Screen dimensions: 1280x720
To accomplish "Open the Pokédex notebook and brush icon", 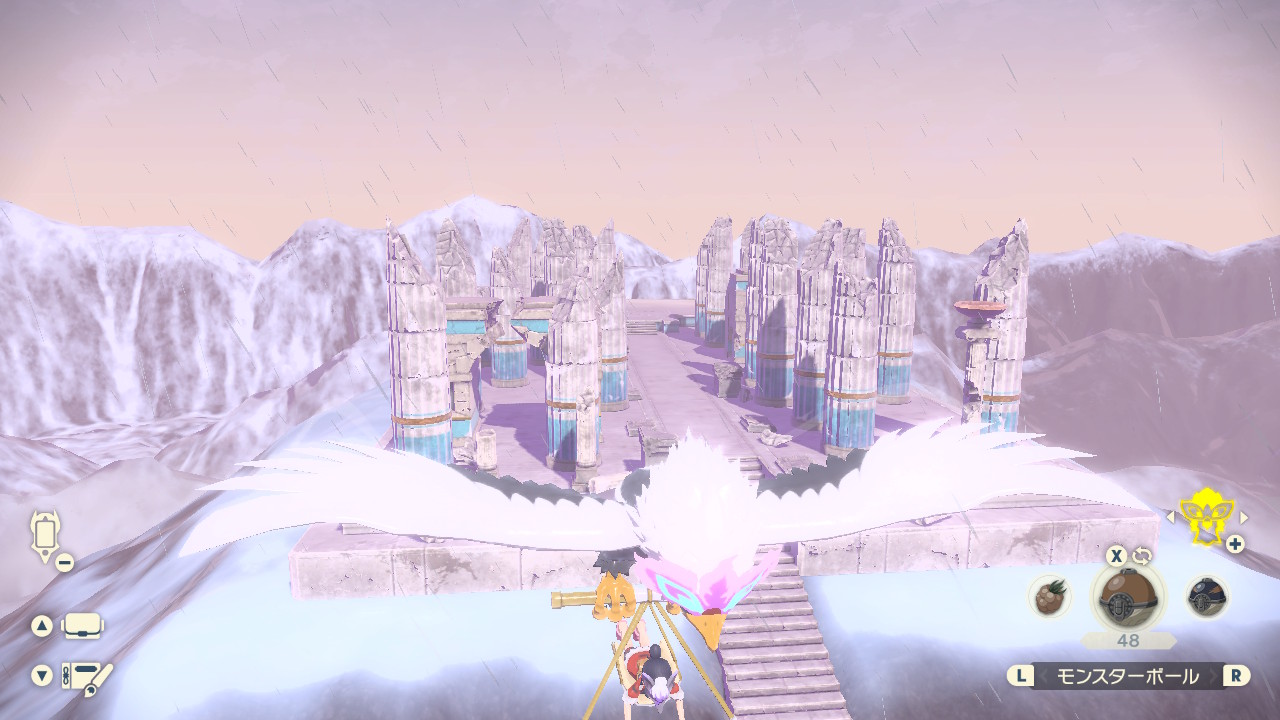I will point(86,675).
